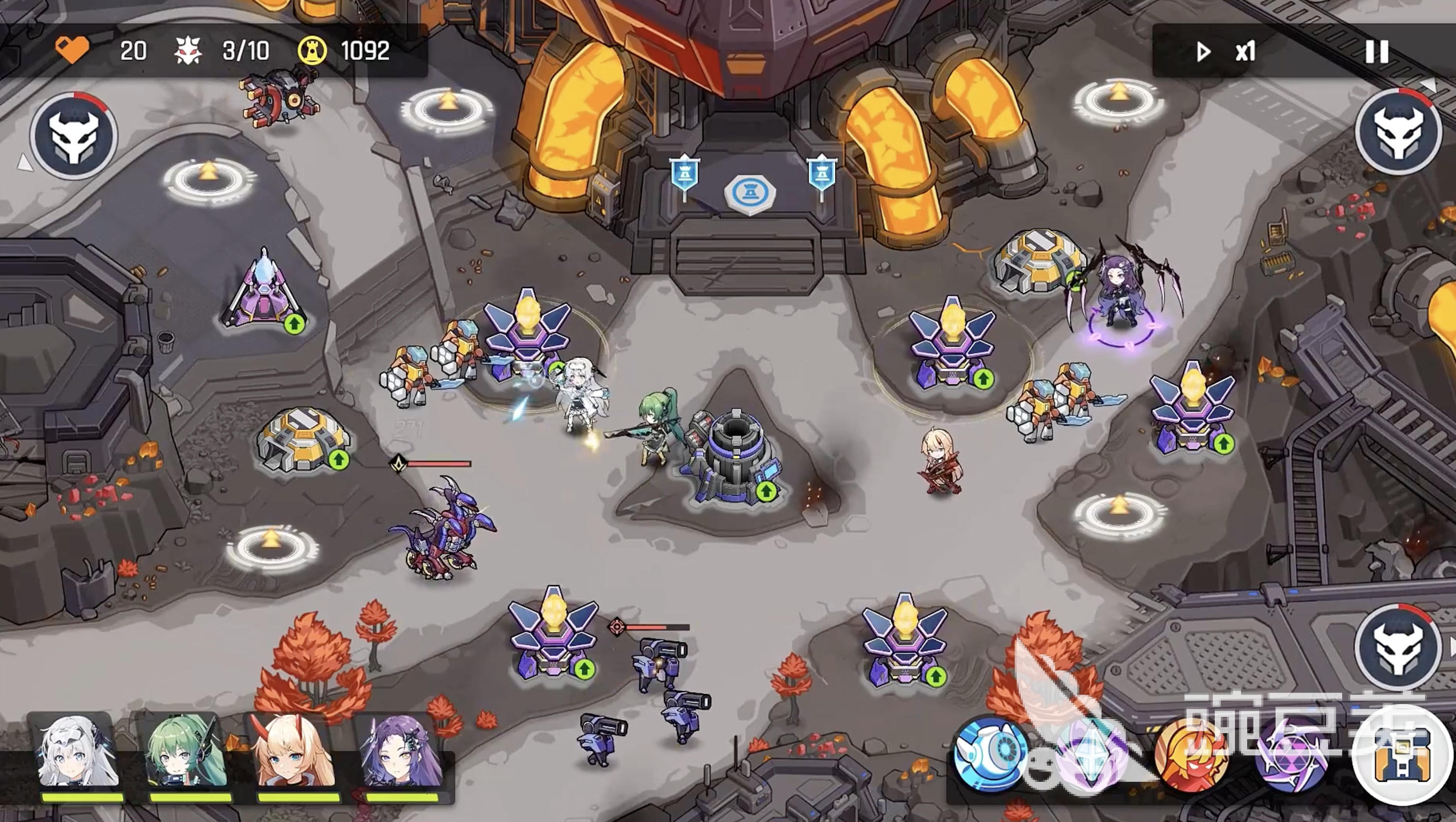1456x822 pixels.
Task: Toggle the x1 game speed
Action: 1227,52
